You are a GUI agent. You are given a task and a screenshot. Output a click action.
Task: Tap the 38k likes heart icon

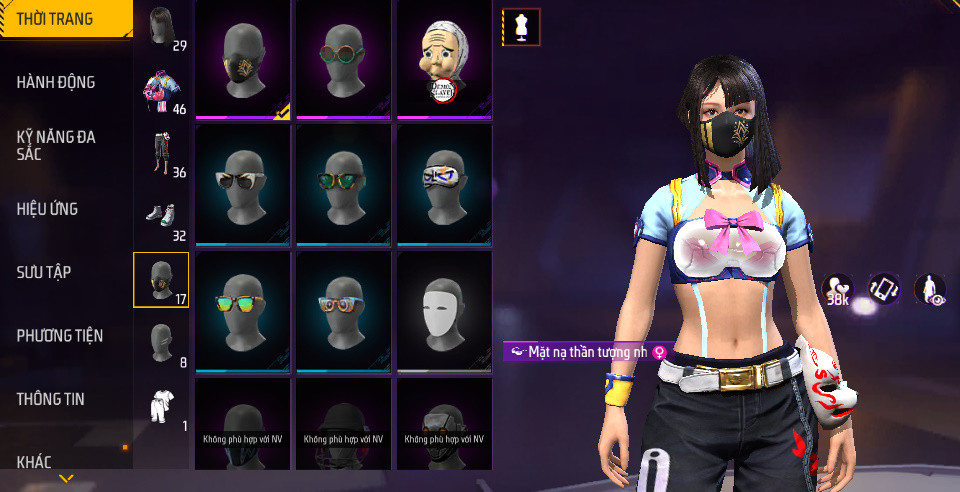pos(837,290)
